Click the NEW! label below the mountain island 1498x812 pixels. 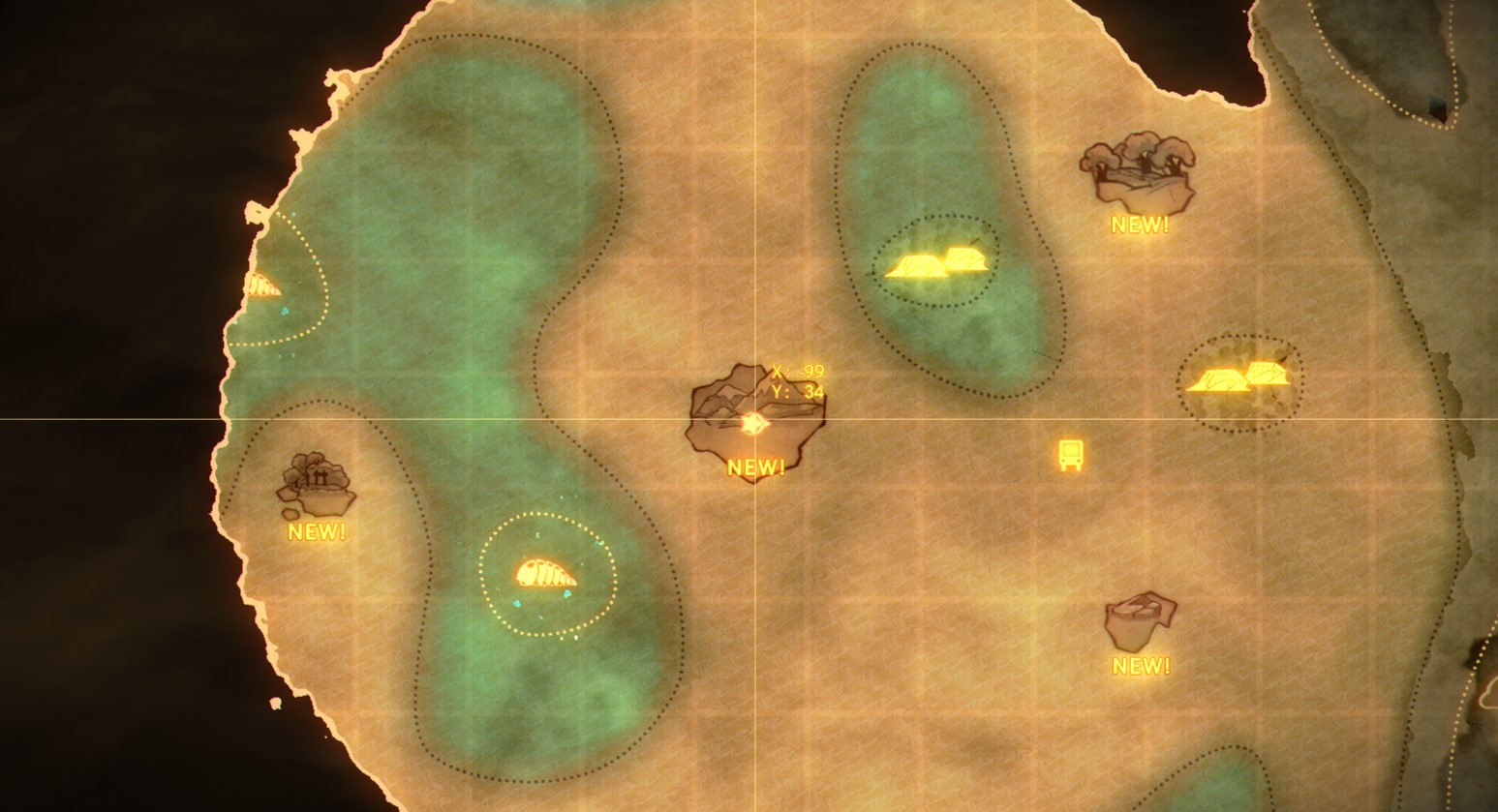[757, 467]
